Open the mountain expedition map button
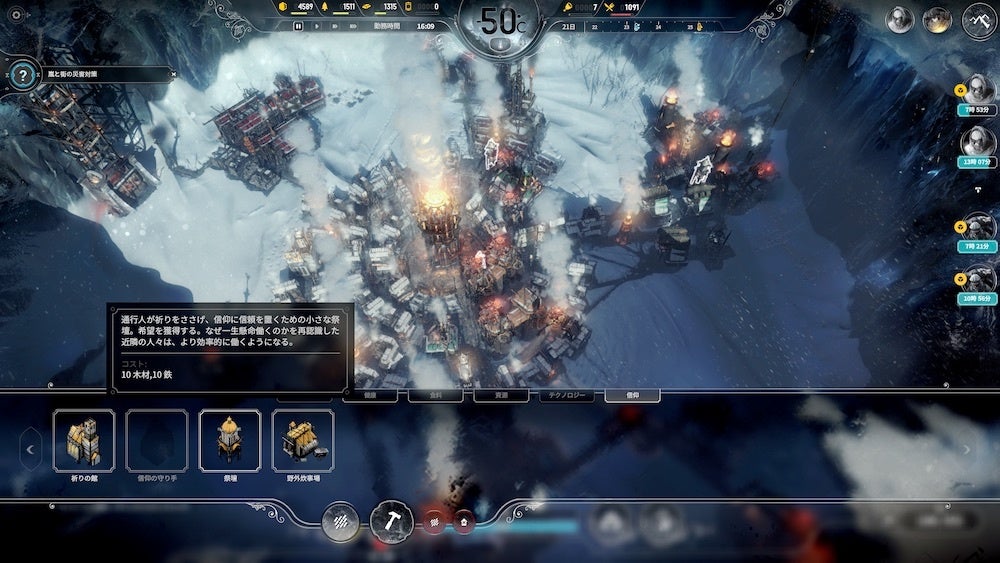This screenshot has width=1000, height=563. (980, 20)
